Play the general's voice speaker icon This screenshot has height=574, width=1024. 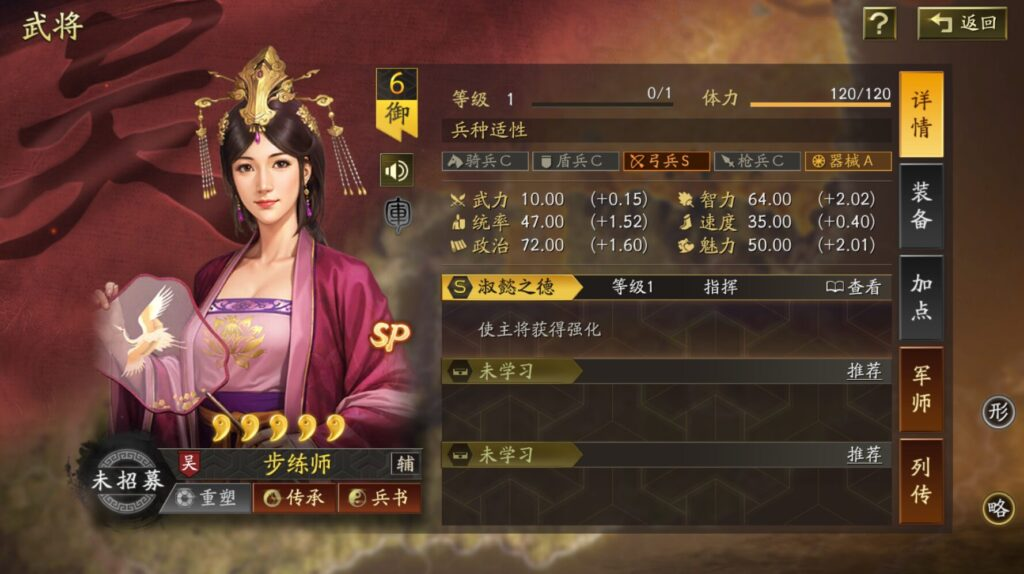pyautogui.click(x=396, y=170)
